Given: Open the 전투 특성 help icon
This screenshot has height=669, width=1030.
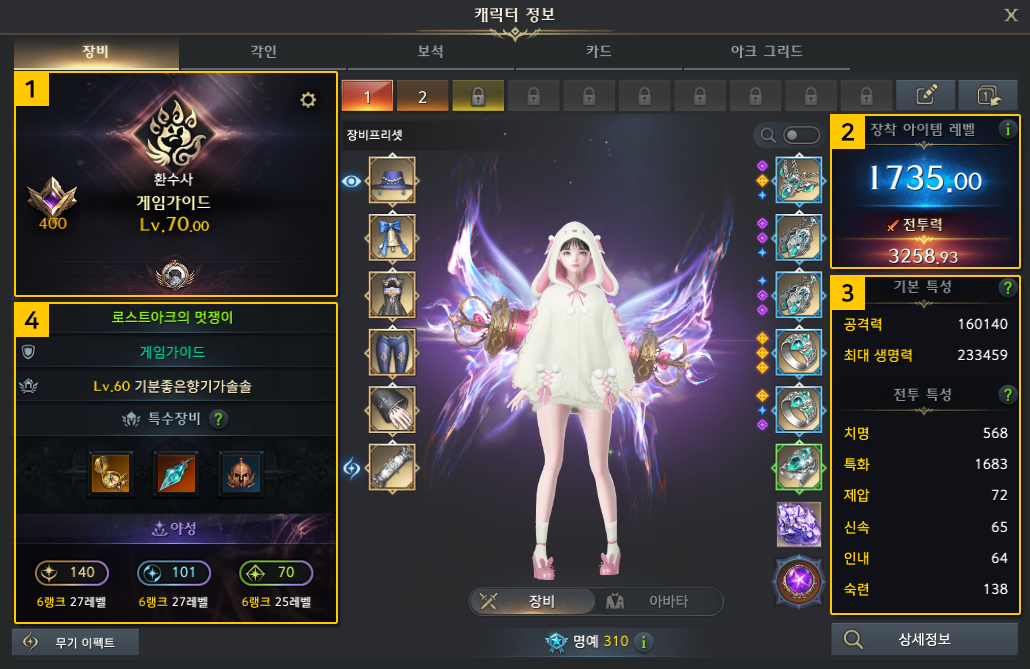Looking at the screenshot, I should coord(1008,394).
